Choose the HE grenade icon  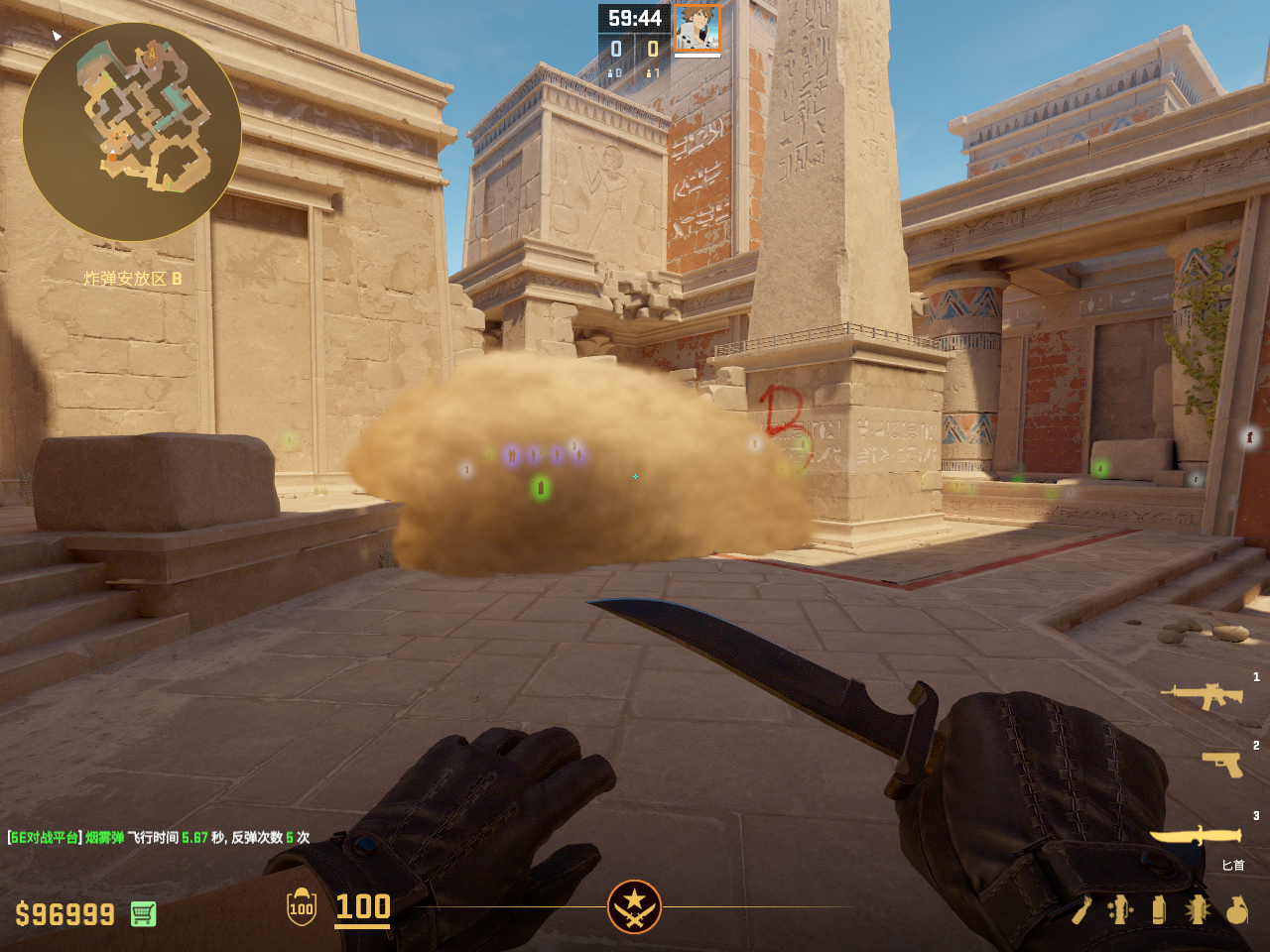click(x=1236, y=909)
